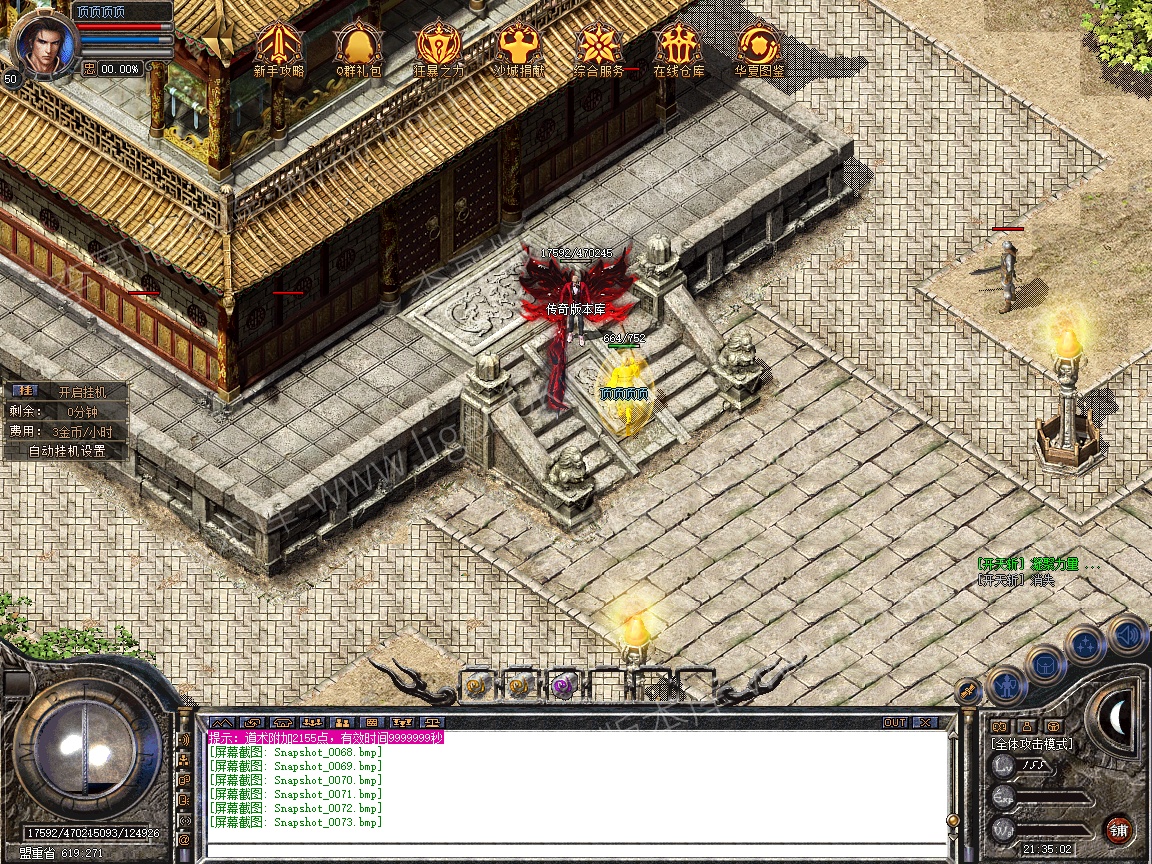Open the skills sparkle round button
The image size is (1152, 864).
pyautogui.click(x=1085, y=644)
